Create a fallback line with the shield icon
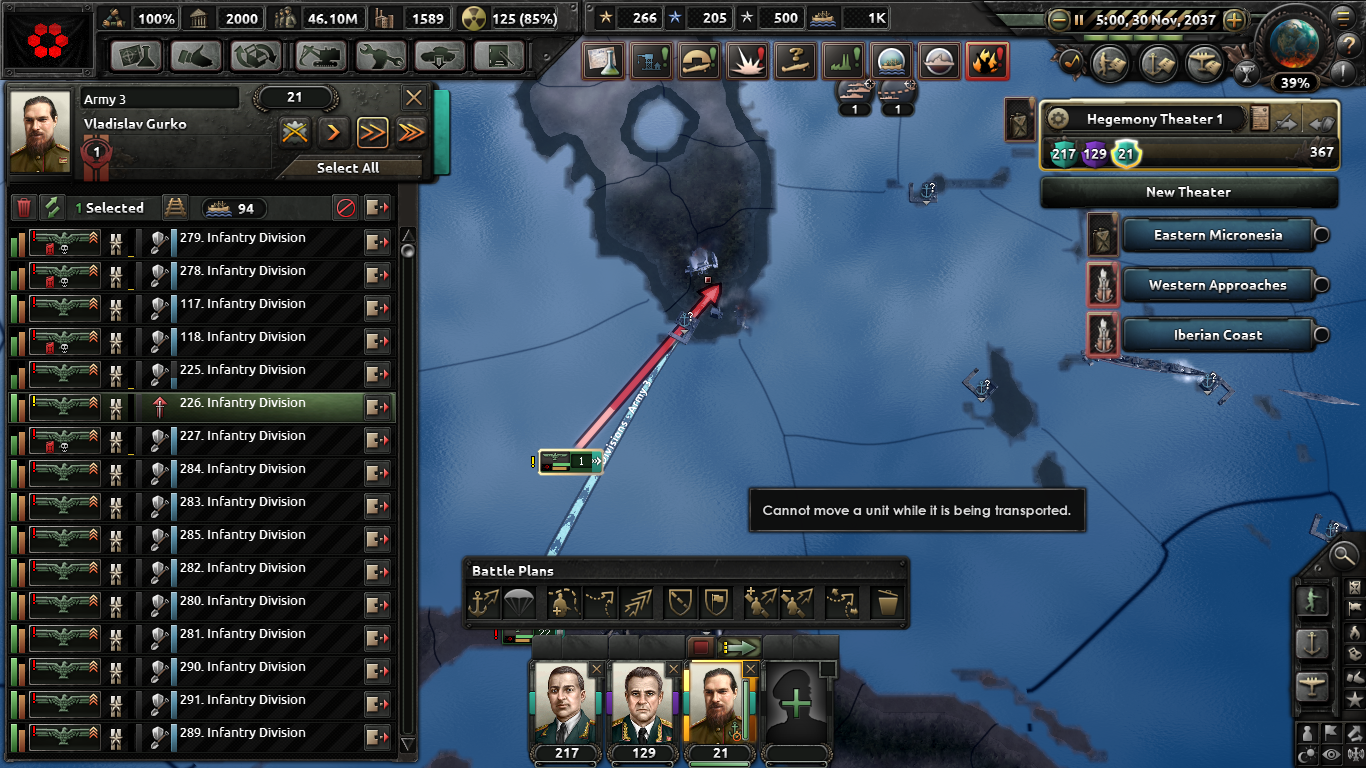This screenshot has width=1366, height=768. pyautogui.click(x=678, y=603)
